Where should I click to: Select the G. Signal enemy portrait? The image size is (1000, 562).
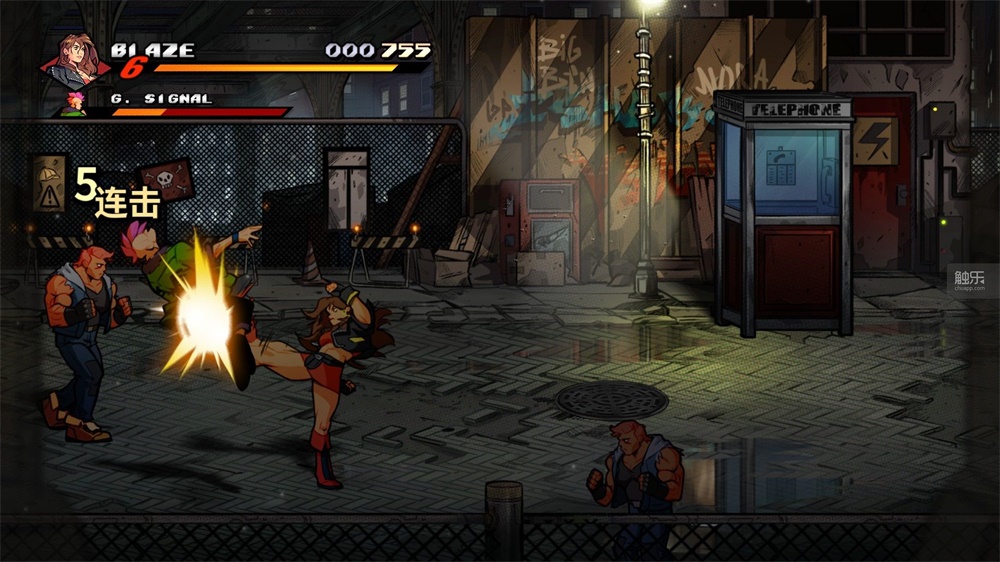(75, 102)
